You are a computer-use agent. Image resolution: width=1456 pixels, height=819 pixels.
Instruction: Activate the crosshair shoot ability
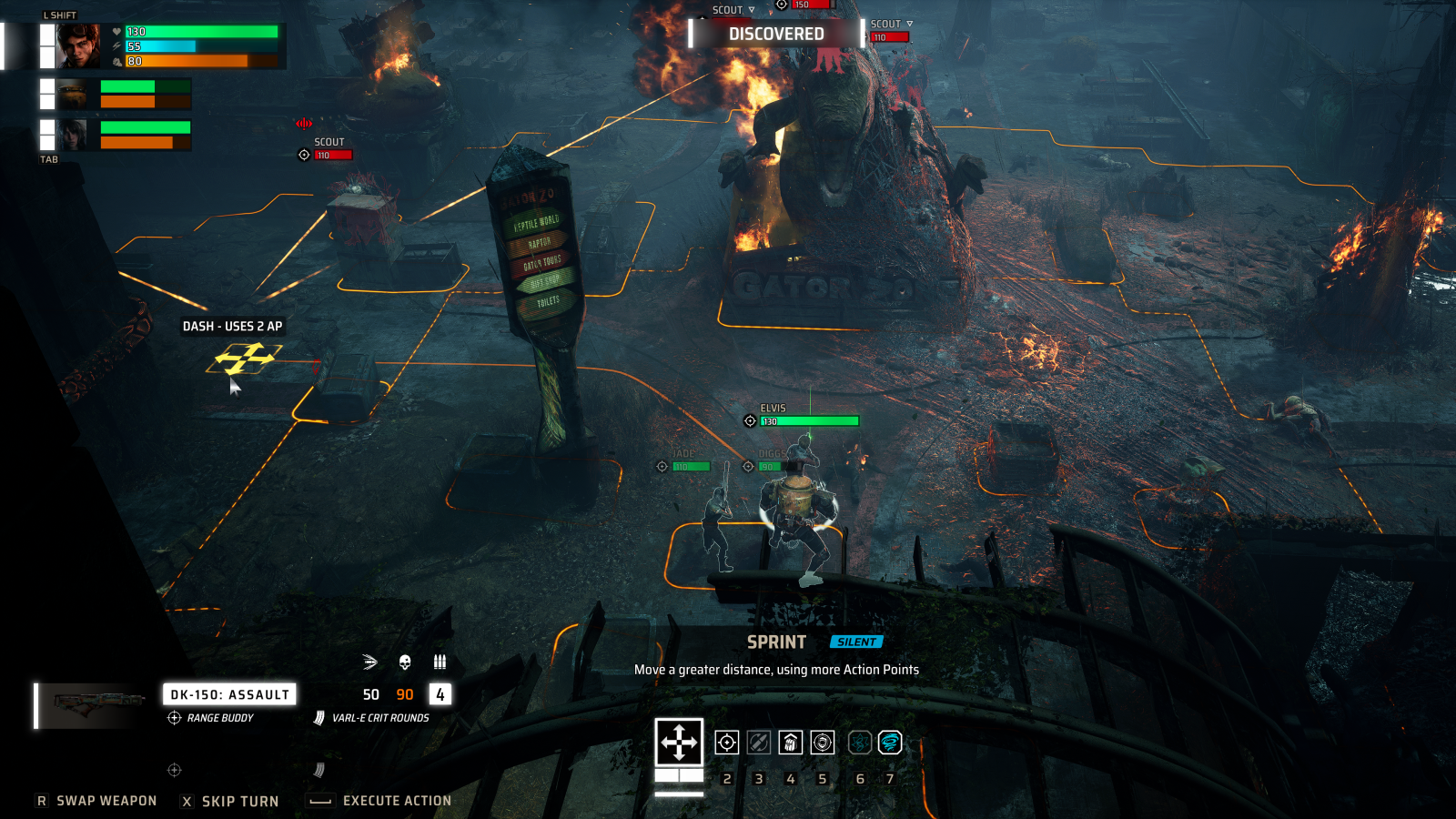pos(726,743)
